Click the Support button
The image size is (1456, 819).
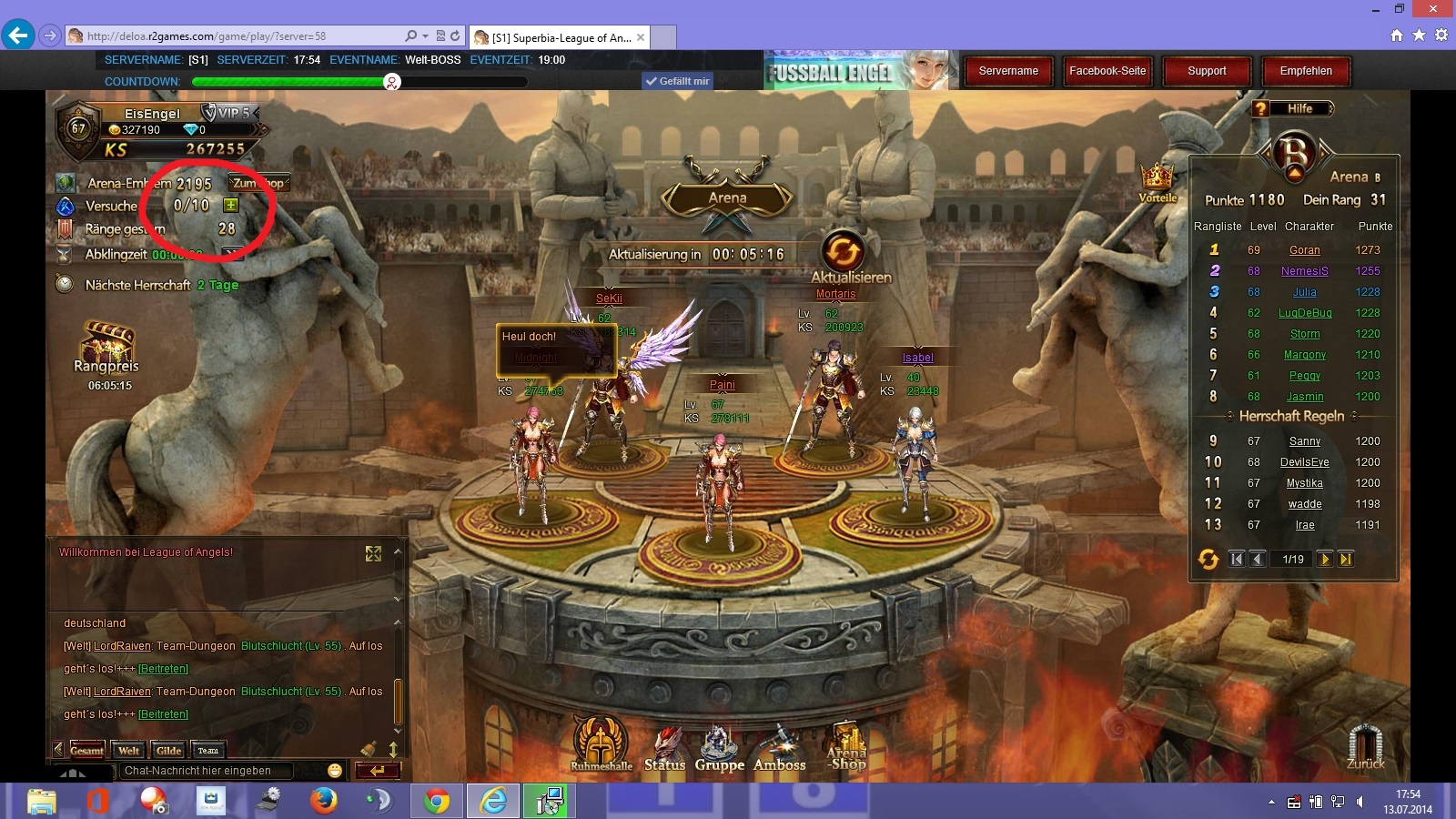[x=1207, y=71]
